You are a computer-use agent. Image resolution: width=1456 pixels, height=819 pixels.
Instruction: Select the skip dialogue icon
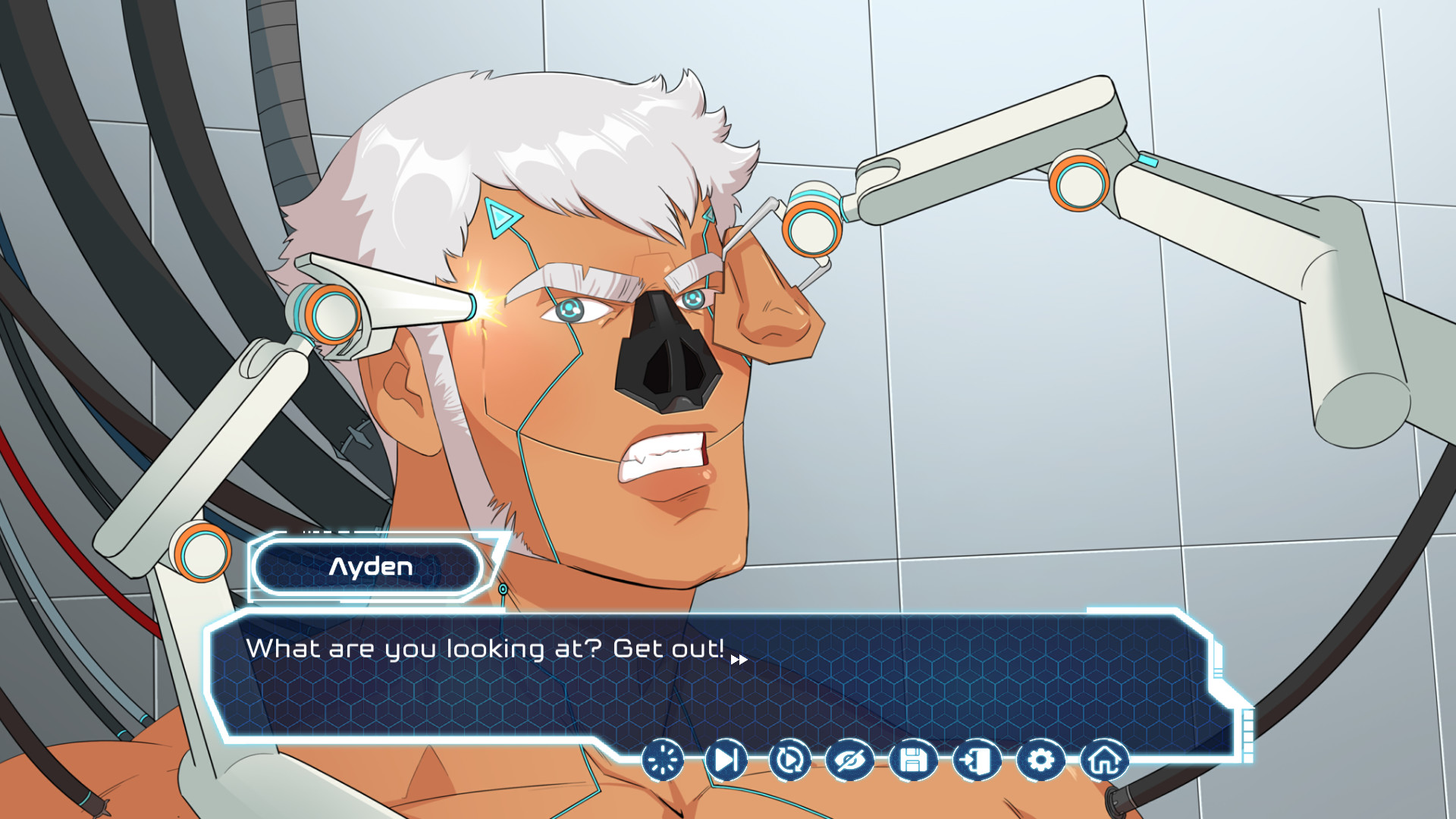726,759
